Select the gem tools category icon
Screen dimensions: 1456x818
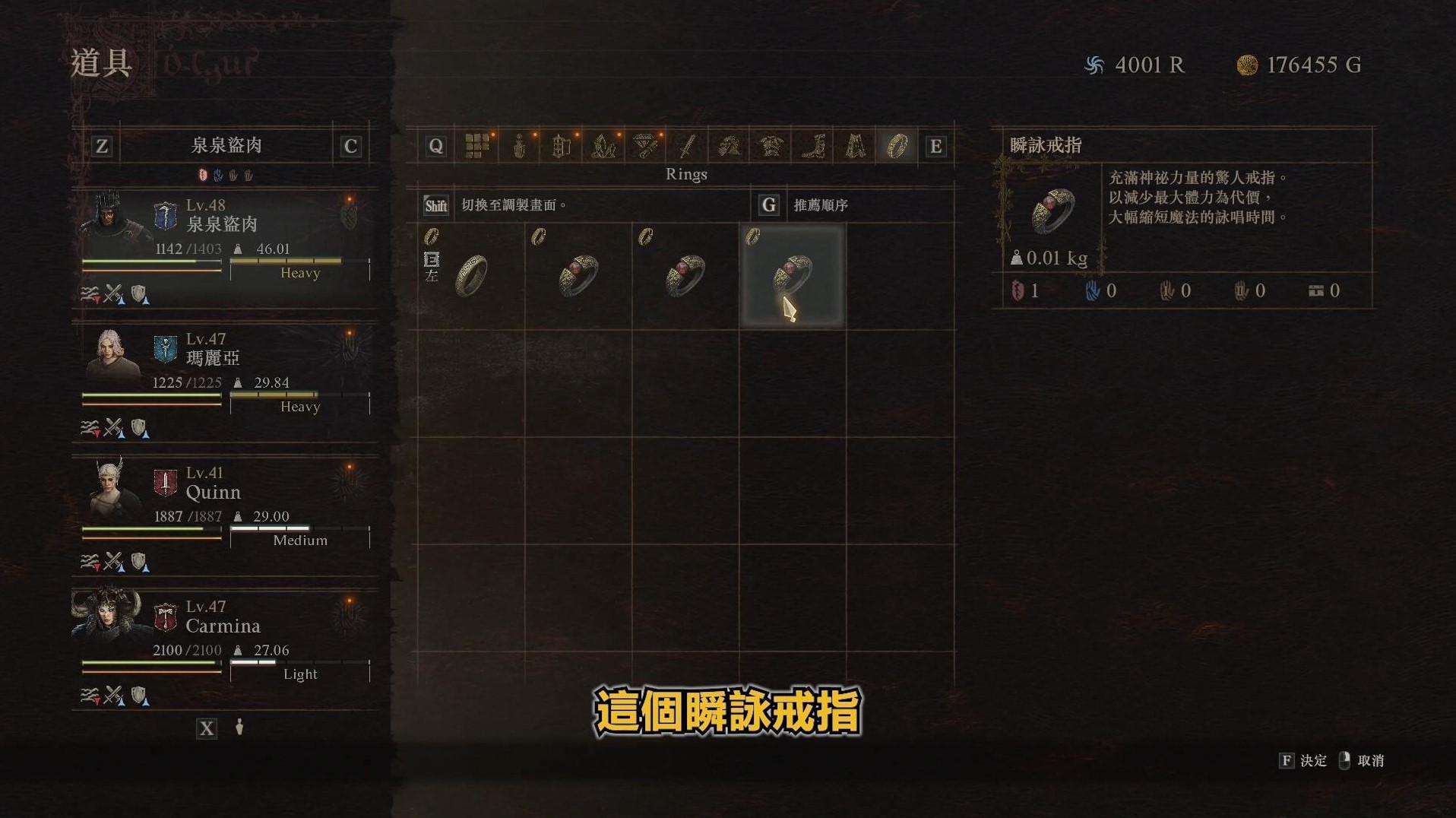pos(645,145)
